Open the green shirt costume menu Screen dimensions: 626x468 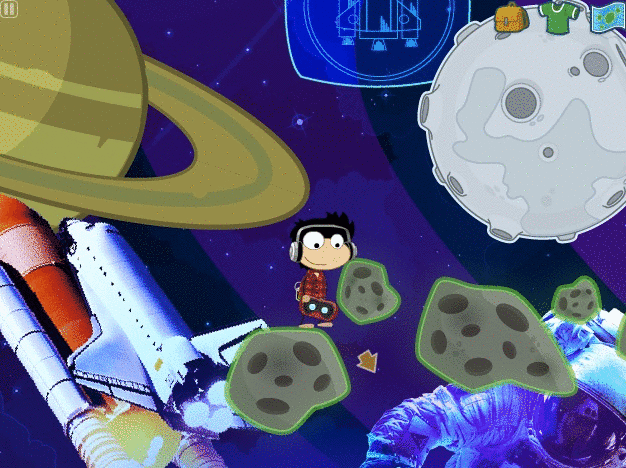click(x=555, y=17)
